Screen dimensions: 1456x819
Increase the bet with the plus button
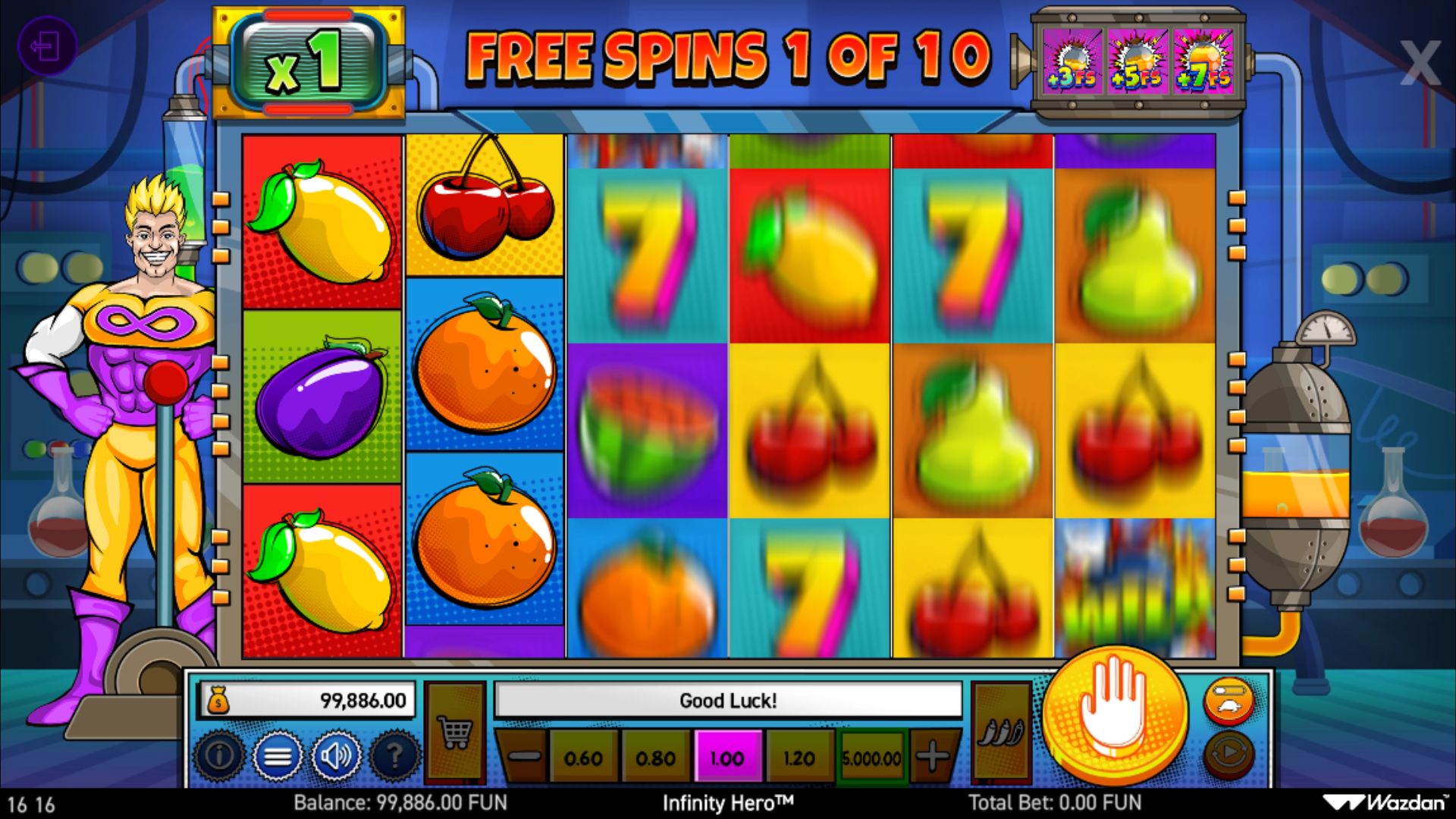click(x=932, y=757)
